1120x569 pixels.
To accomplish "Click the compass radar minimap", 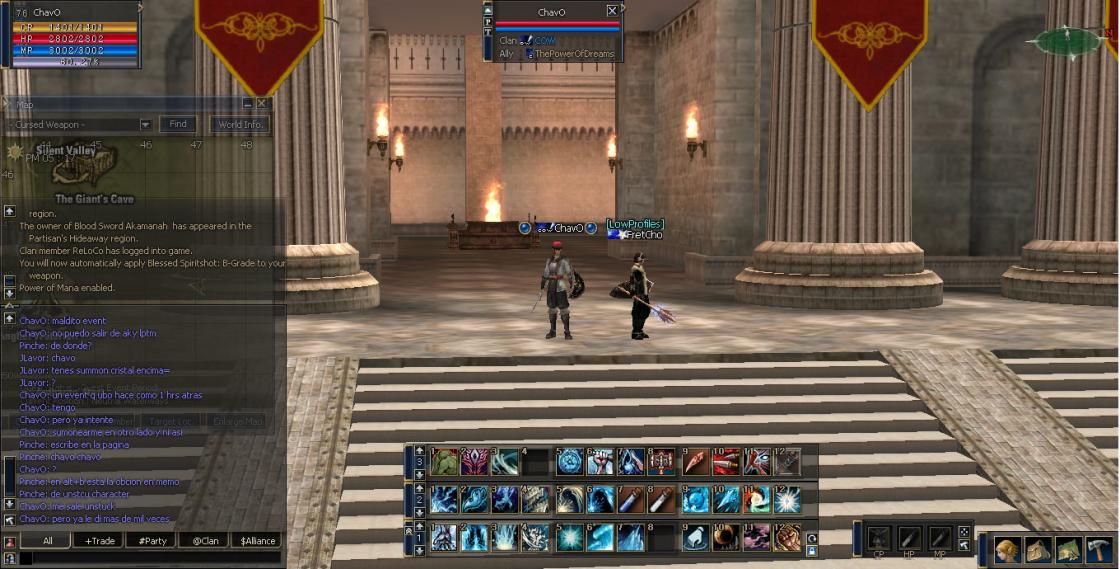I will pos(1068,41).
